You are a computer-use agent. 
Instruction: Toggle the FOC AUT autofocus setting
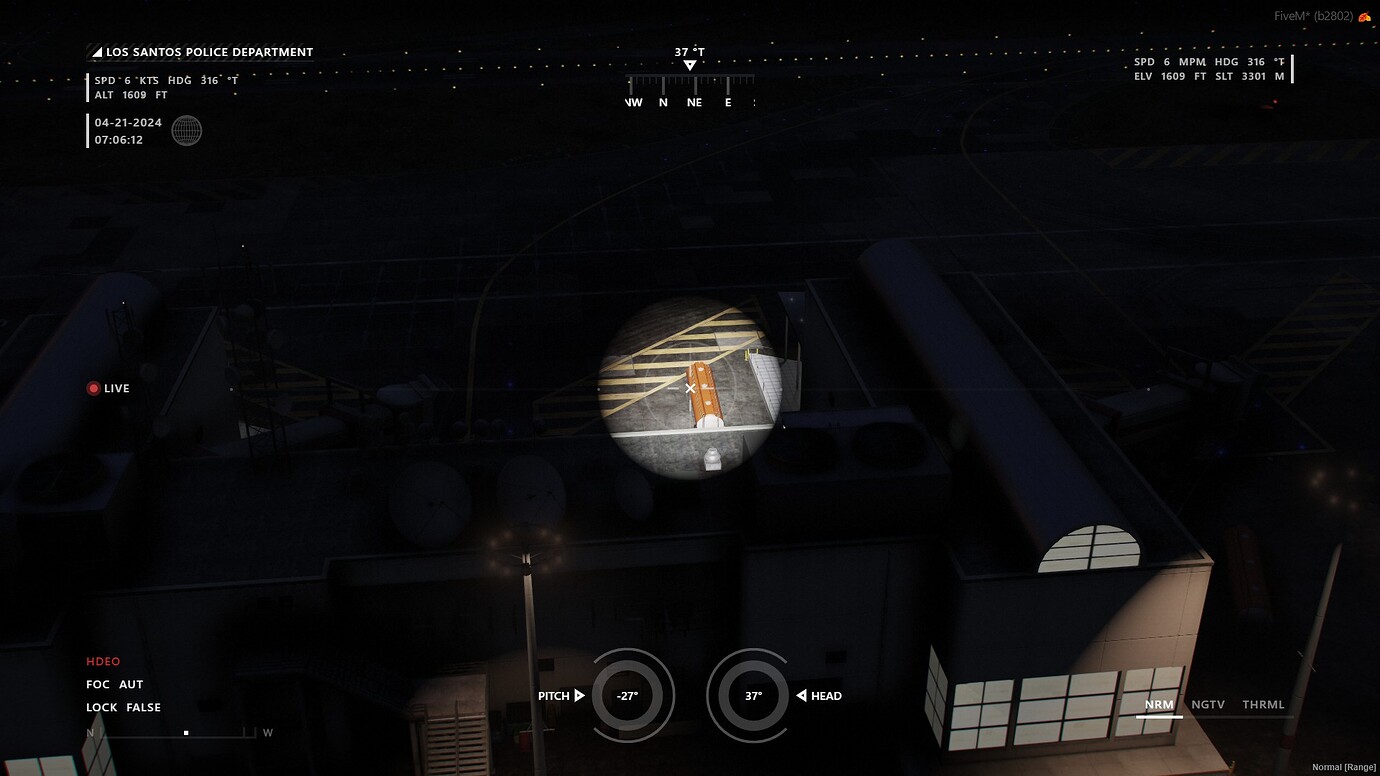point(115,684)
